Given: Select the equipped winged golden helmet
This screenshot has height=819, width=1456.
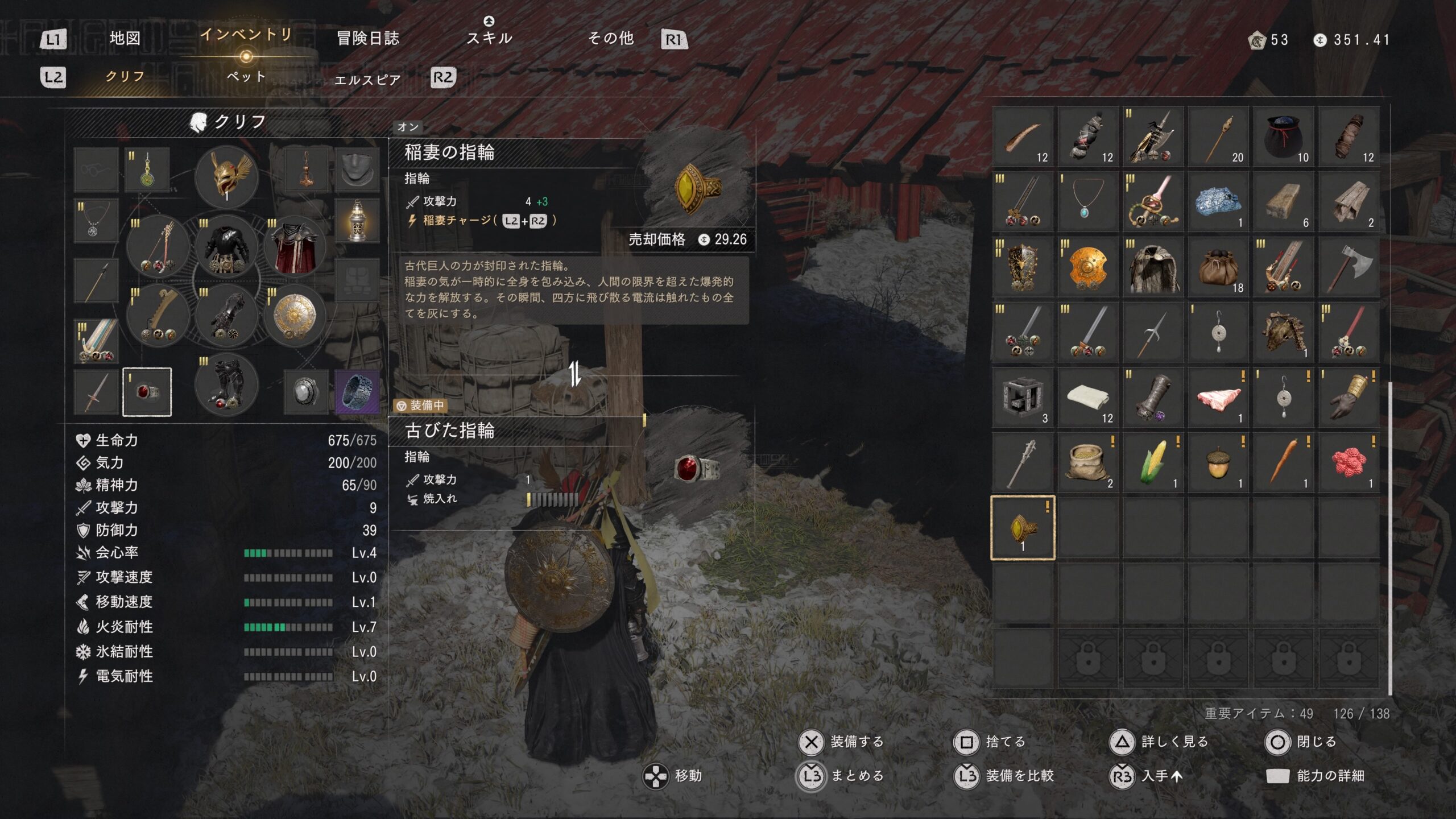Looking at the screenshot, I should 226,176.
